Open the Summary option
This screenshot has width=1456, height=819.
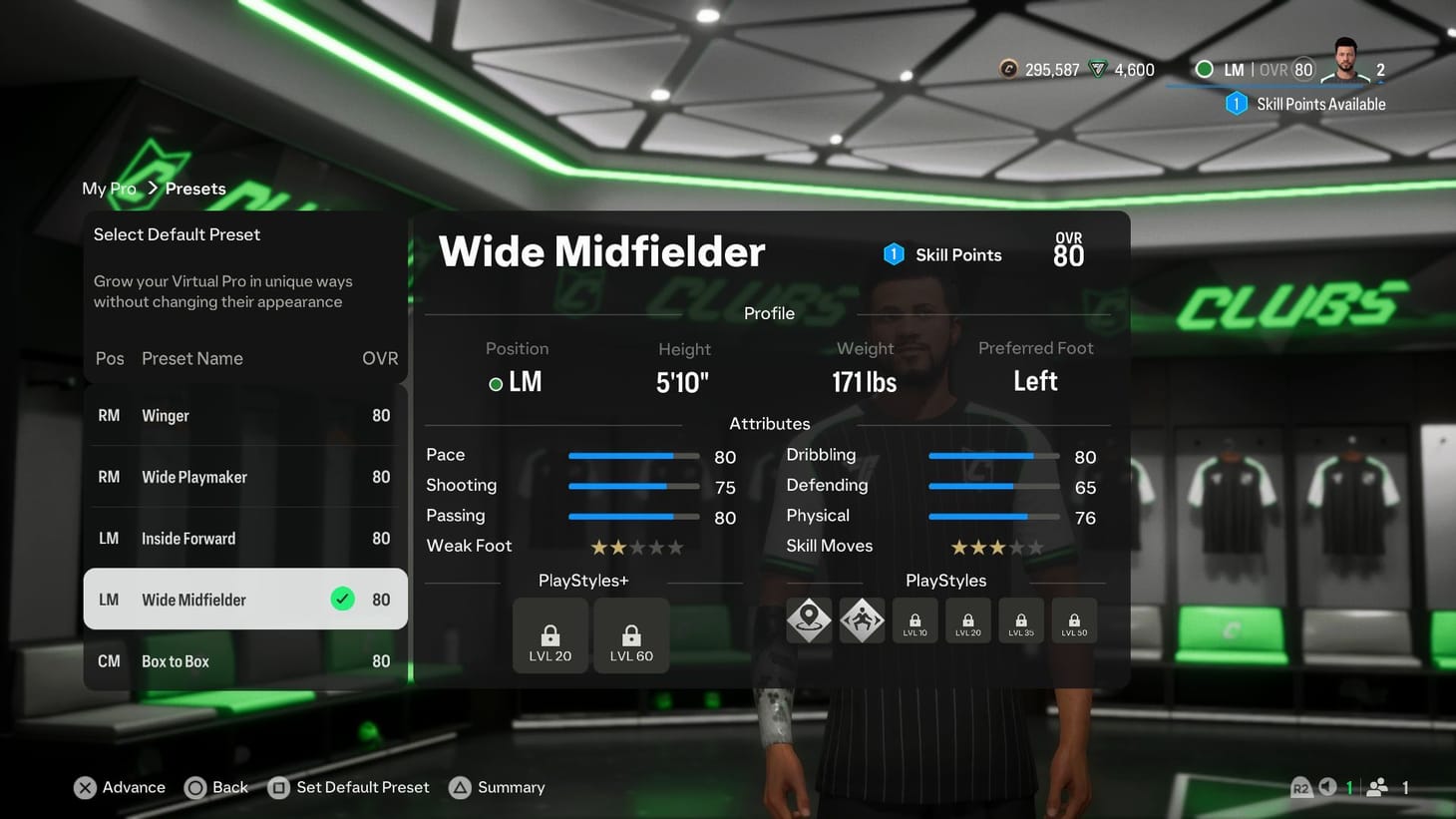pos(497,787)
